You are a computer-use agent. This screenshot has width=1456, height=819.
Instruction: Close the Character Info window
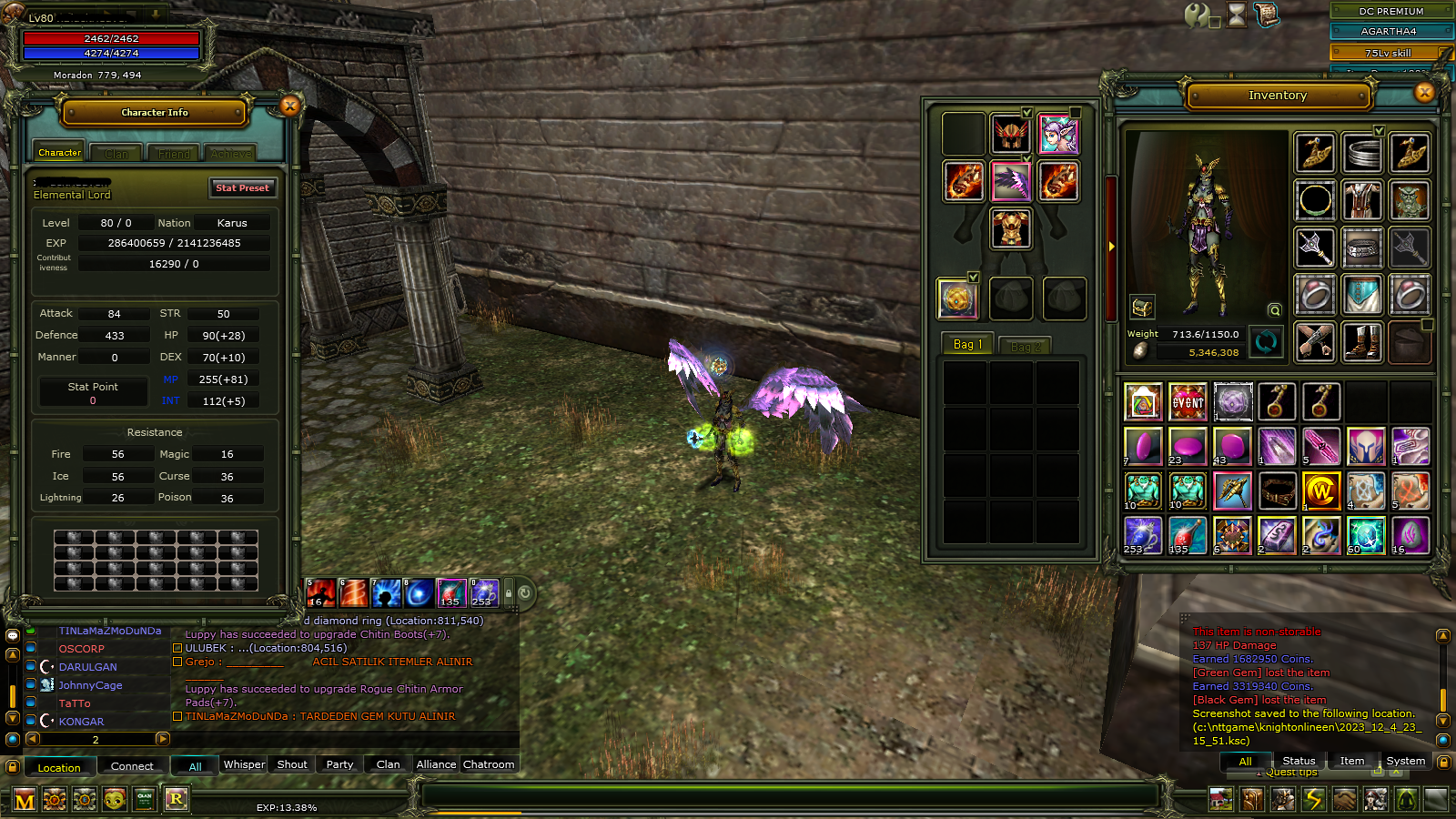tap(290, 106)
